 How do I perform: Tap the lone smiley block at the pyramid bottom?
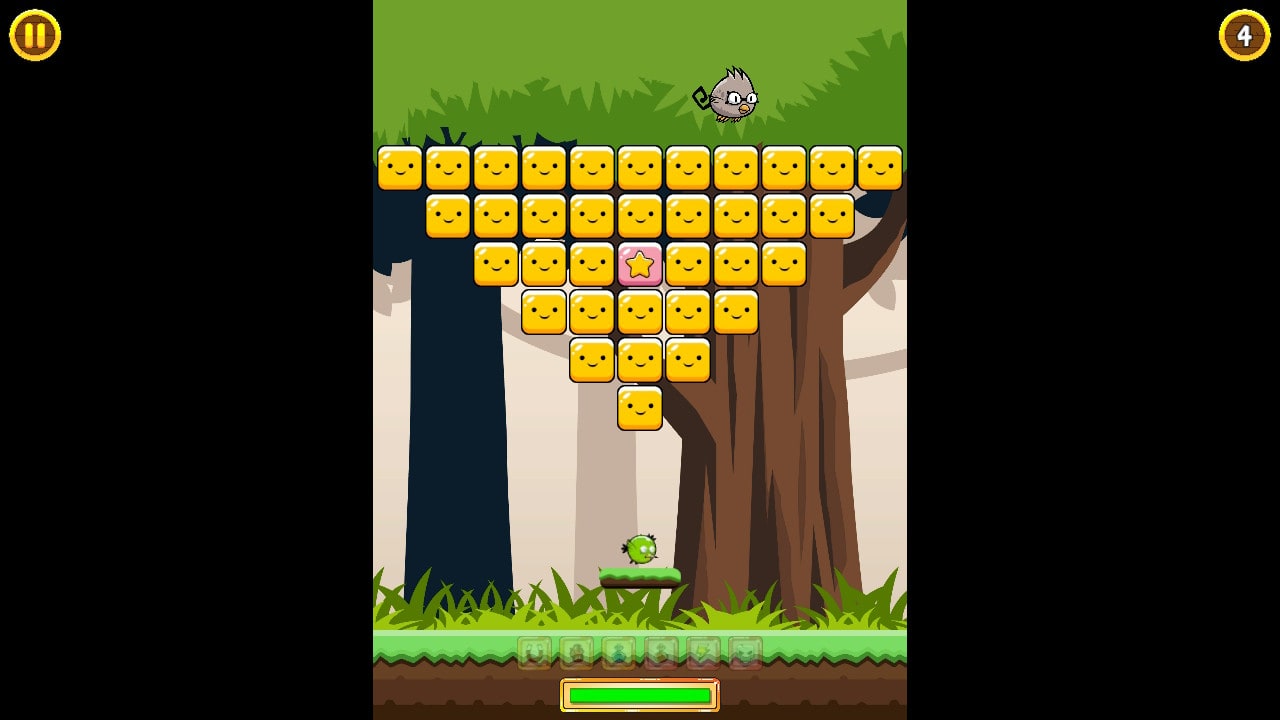(640, 409)
